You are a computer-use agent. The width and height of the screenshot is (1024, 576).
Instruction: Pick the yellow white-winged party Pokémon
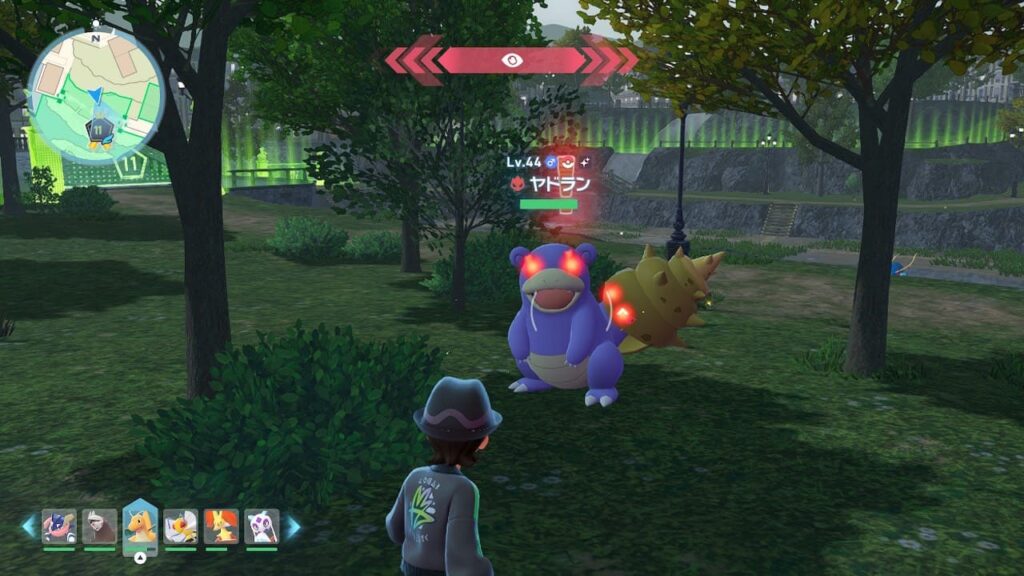coord(181,526)
